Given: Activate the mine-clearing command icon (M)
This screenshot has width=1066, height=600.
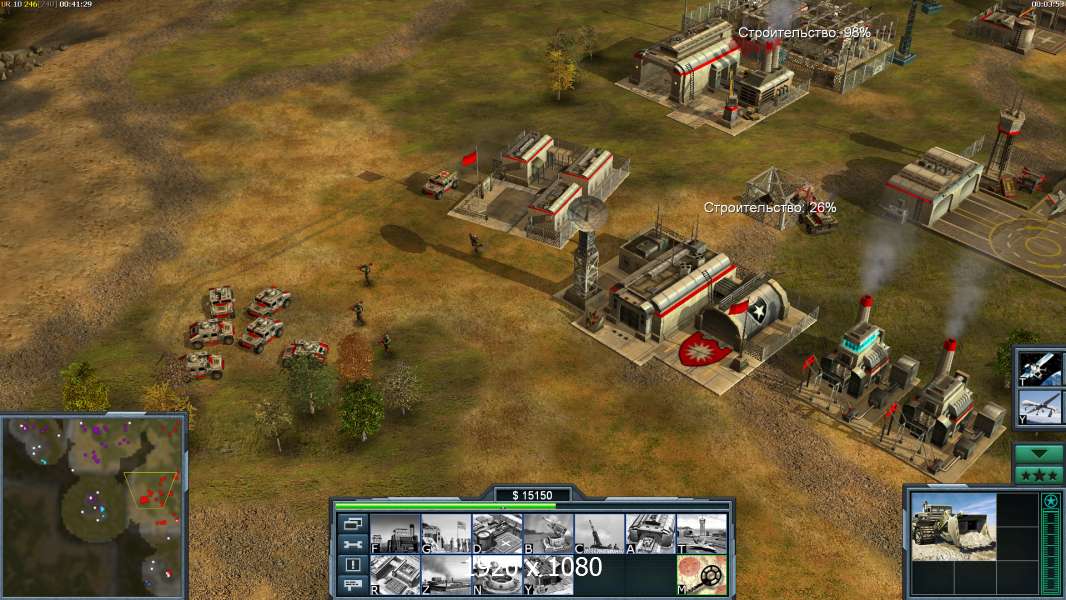Looking at the screenshot, I should coord(701,575).
